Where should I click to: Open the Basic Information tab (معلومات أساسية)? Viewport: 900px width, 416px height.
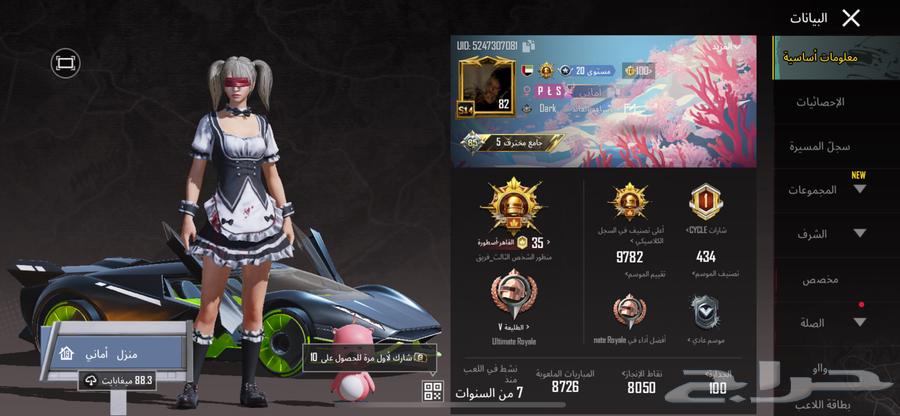(x=821, y=57)
